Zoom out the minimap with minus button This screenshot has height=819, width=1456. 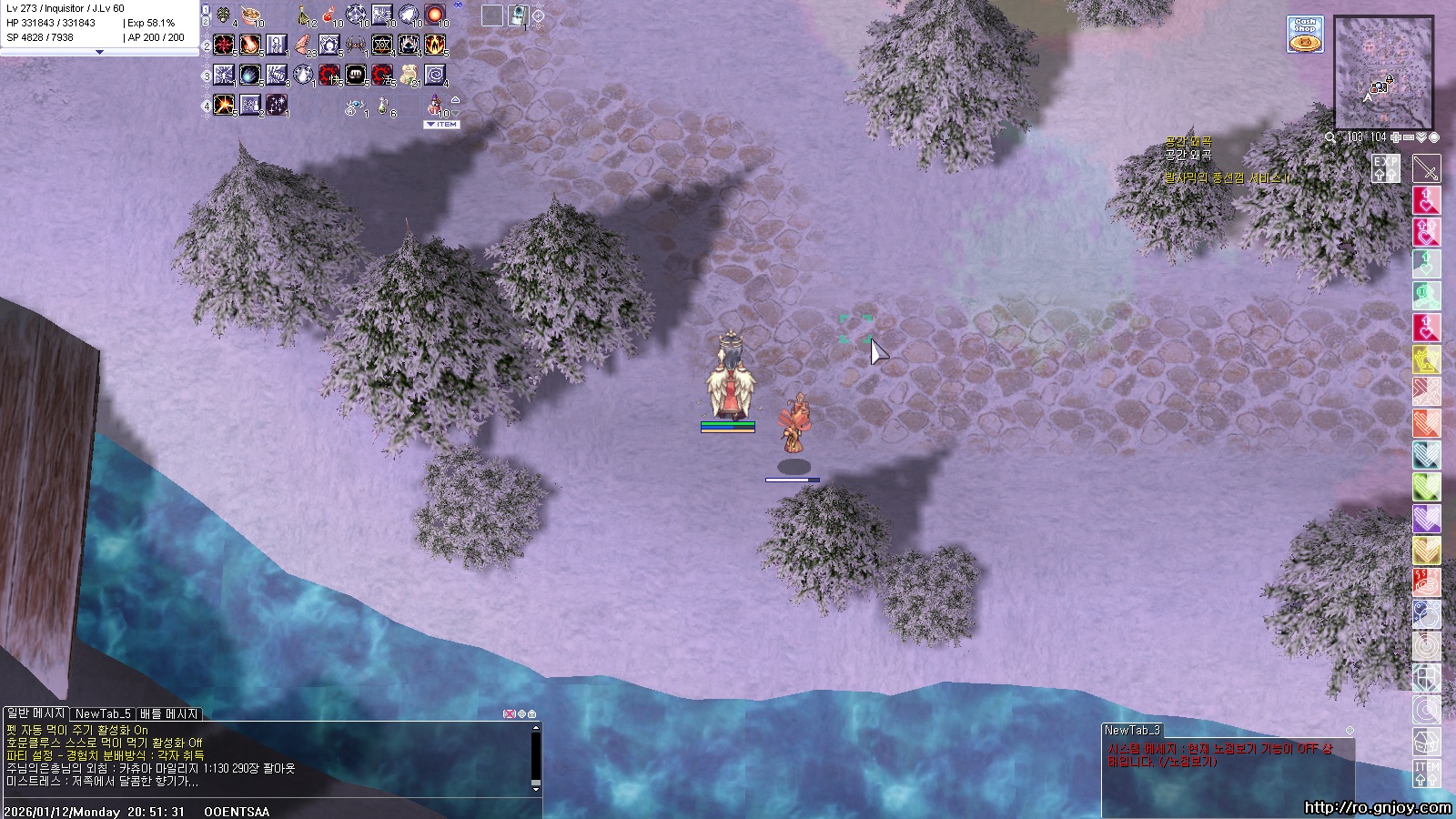coord(1408,137)
